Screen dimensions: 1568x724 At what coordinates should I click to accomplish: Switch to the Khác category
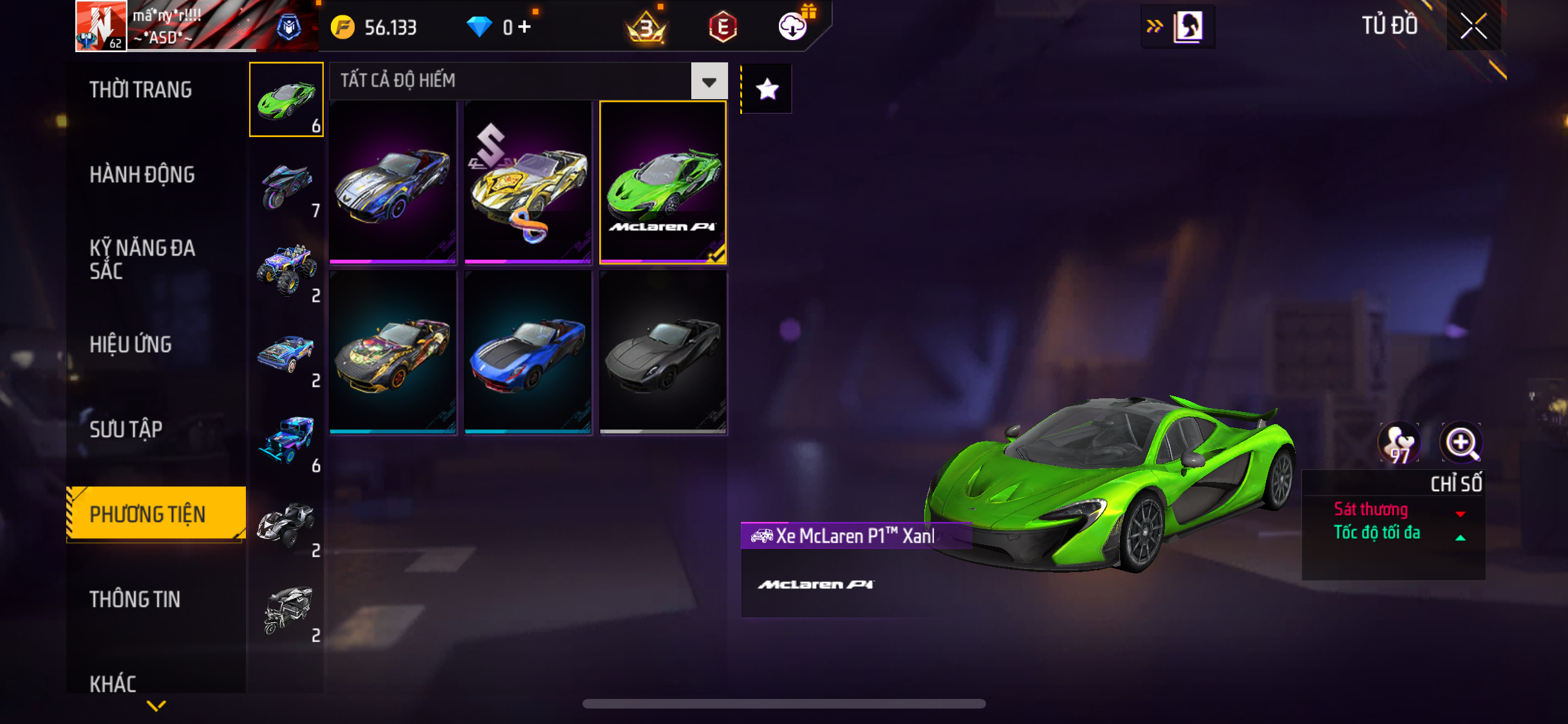tap(113, 683)
